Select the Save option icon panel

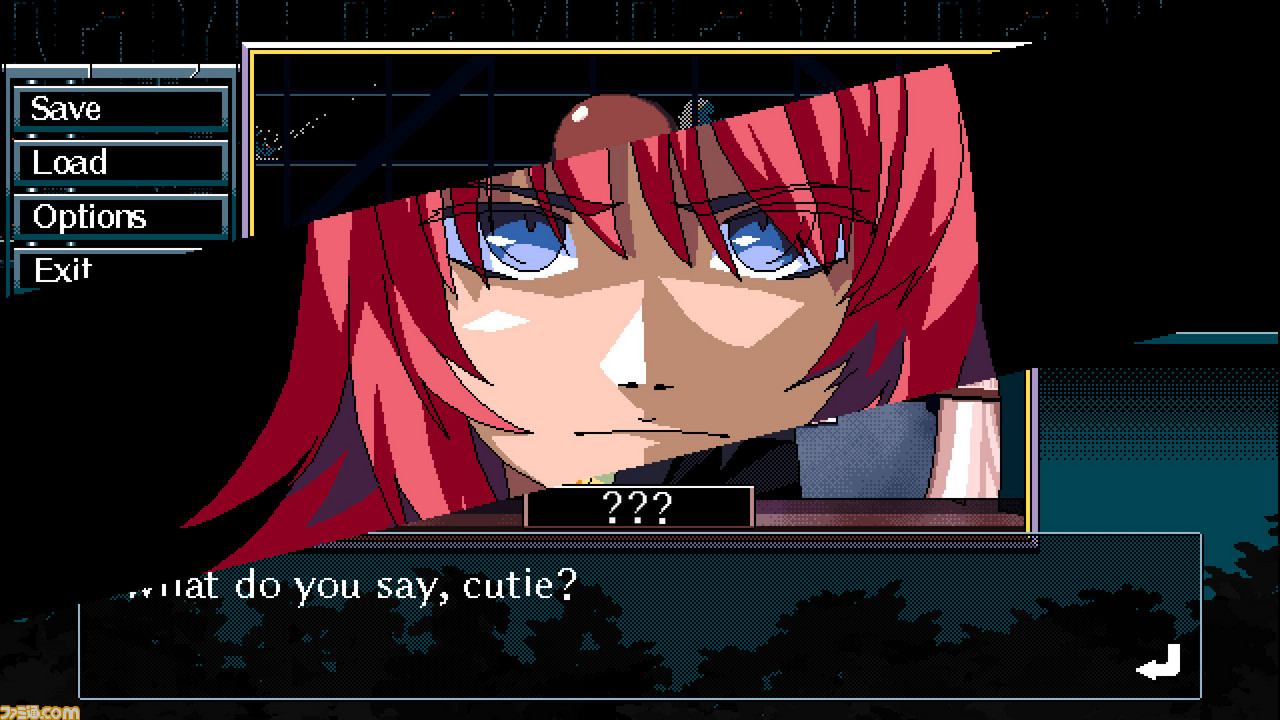(x=120, y=108)
